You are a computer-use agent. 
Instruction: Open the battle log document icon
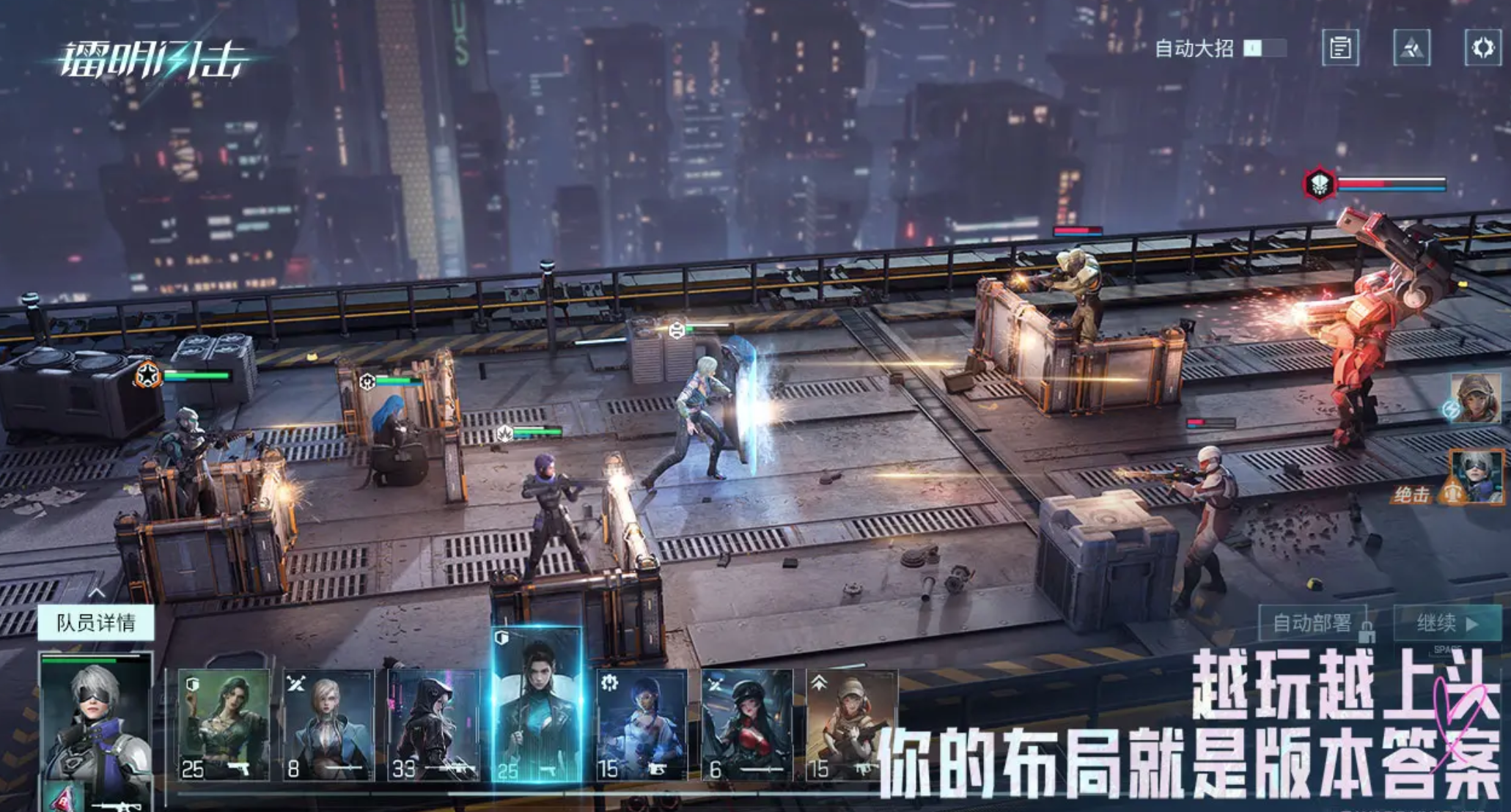pyautogui.click(x=1340, y=48)
